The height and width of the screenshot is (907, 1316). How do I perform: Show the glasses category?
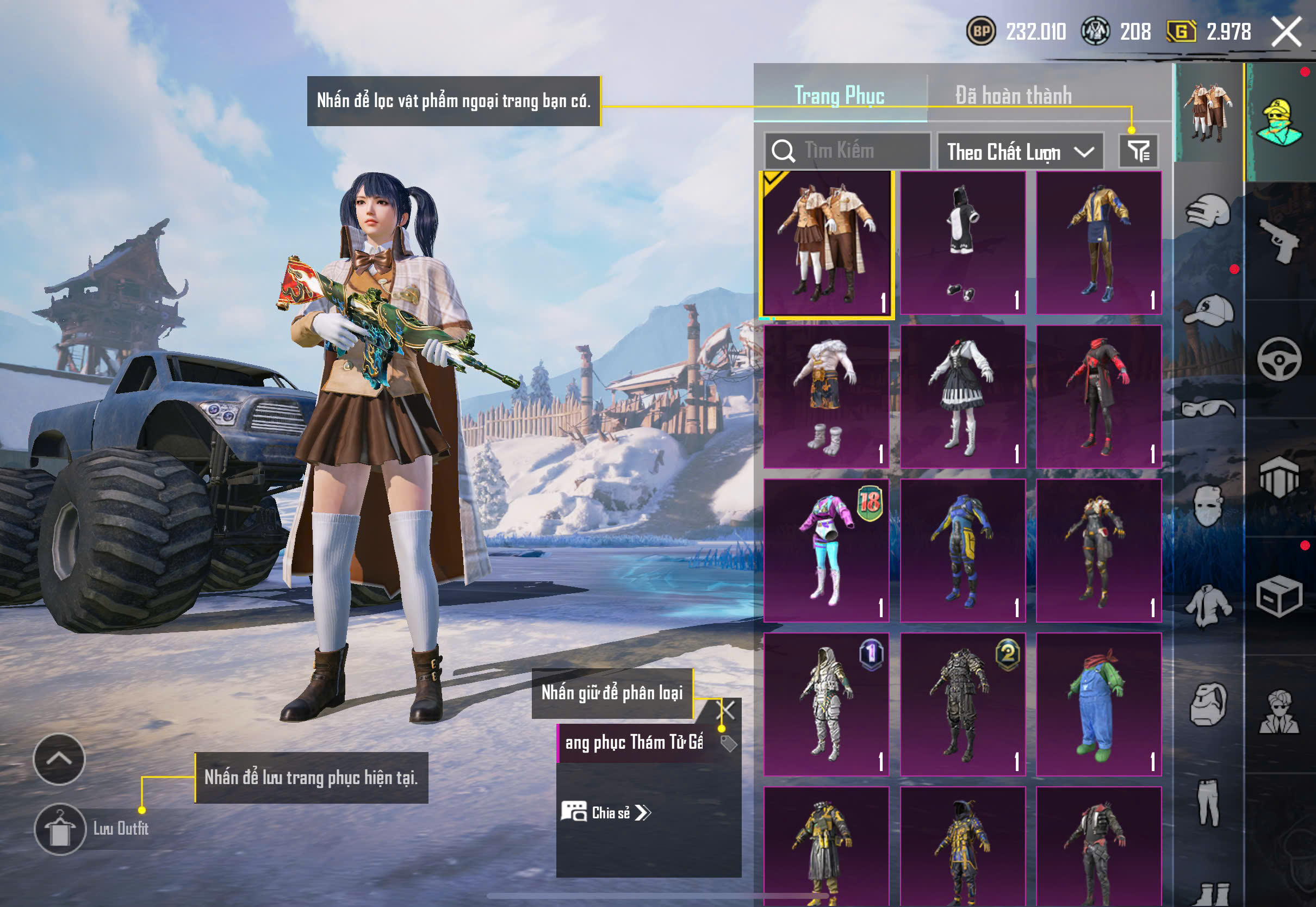coord(1208,408)
